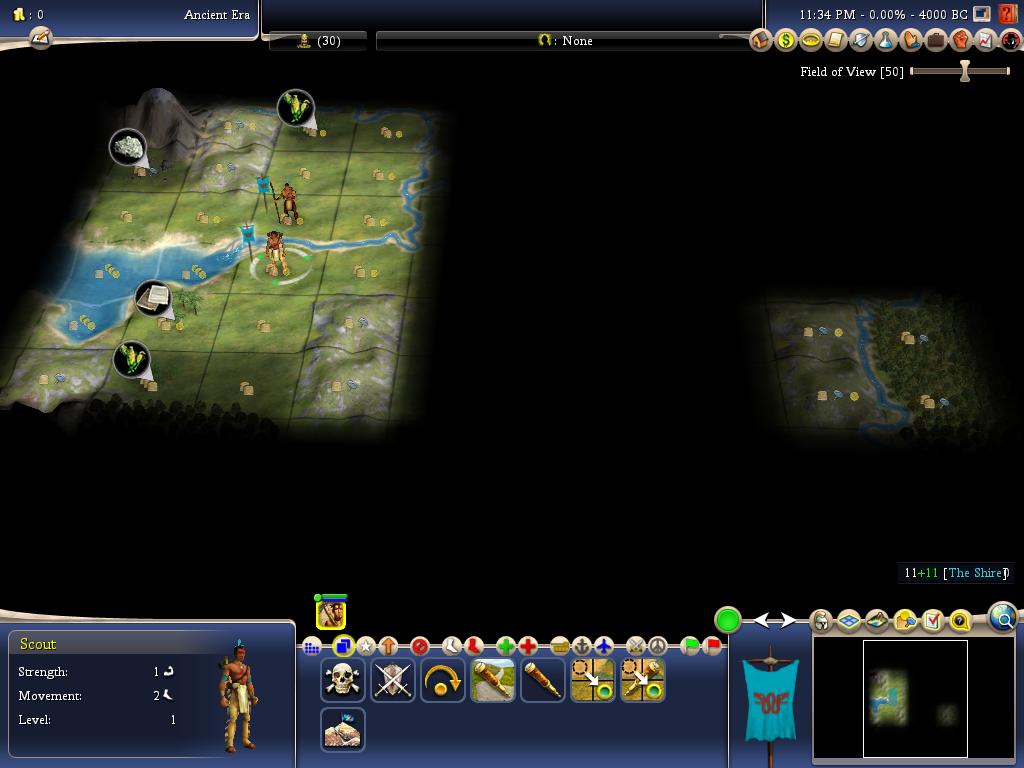Screen dimensions: 1024x768
Task: Adjust the Field of View slider
Action: coord(964,71)
